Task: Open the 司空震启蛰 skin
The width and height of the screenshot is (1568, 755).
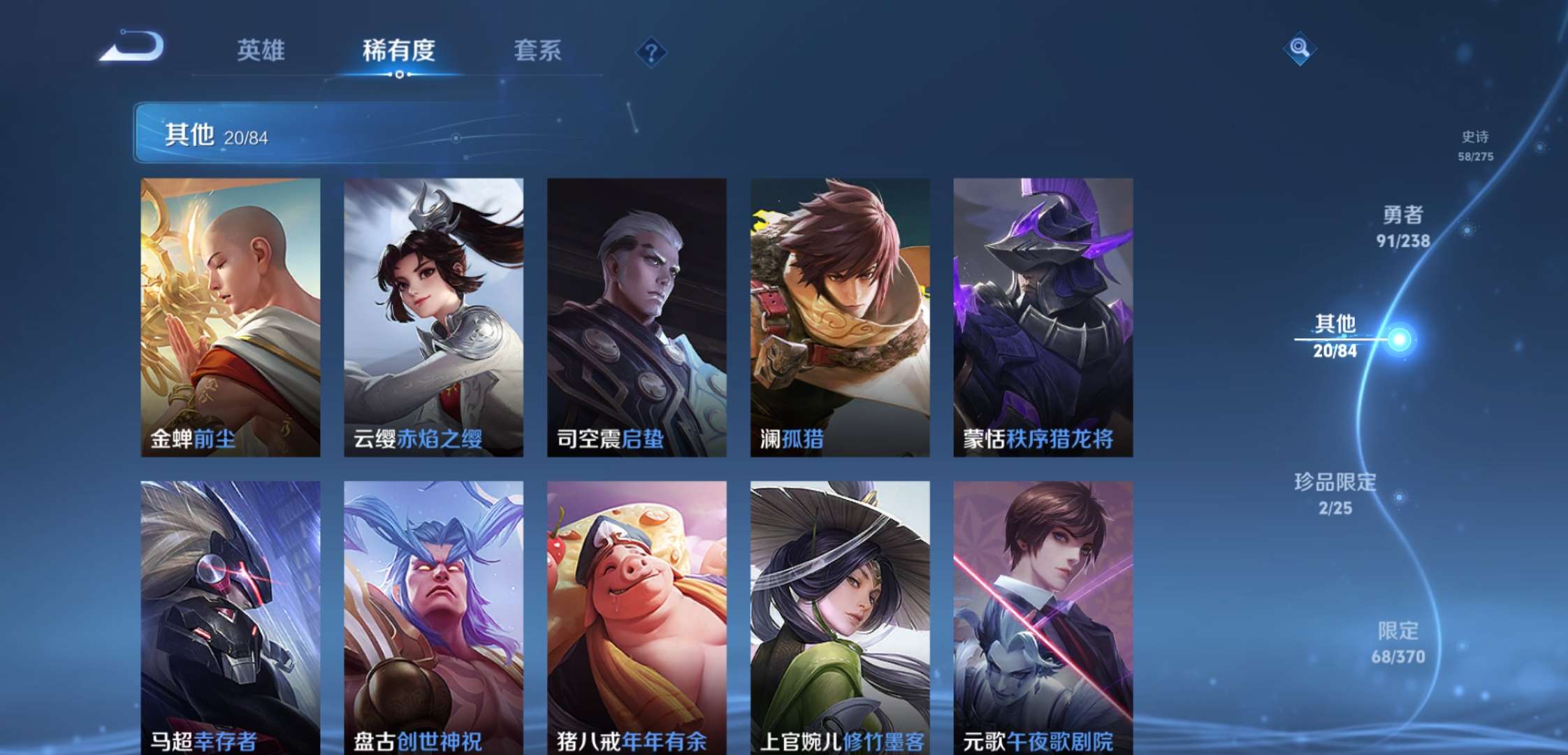Action: click(636, 315)
